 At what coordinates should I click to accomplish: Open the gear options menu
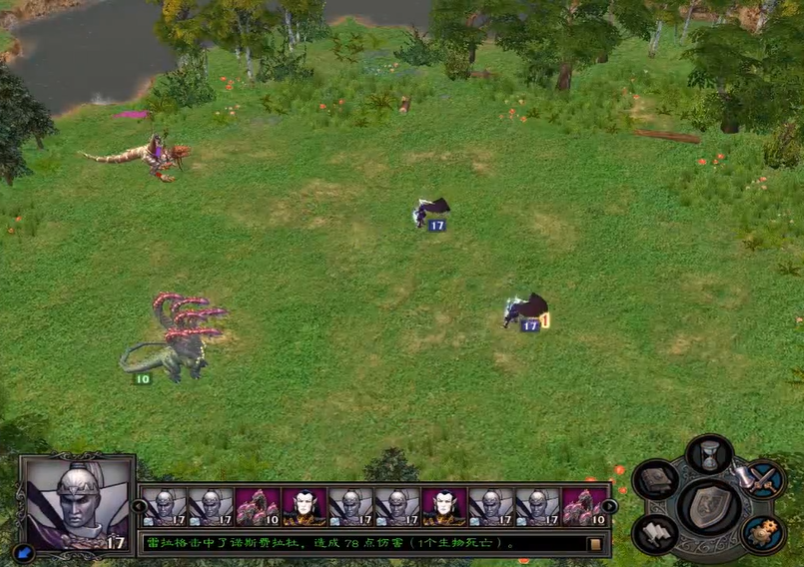765,531
